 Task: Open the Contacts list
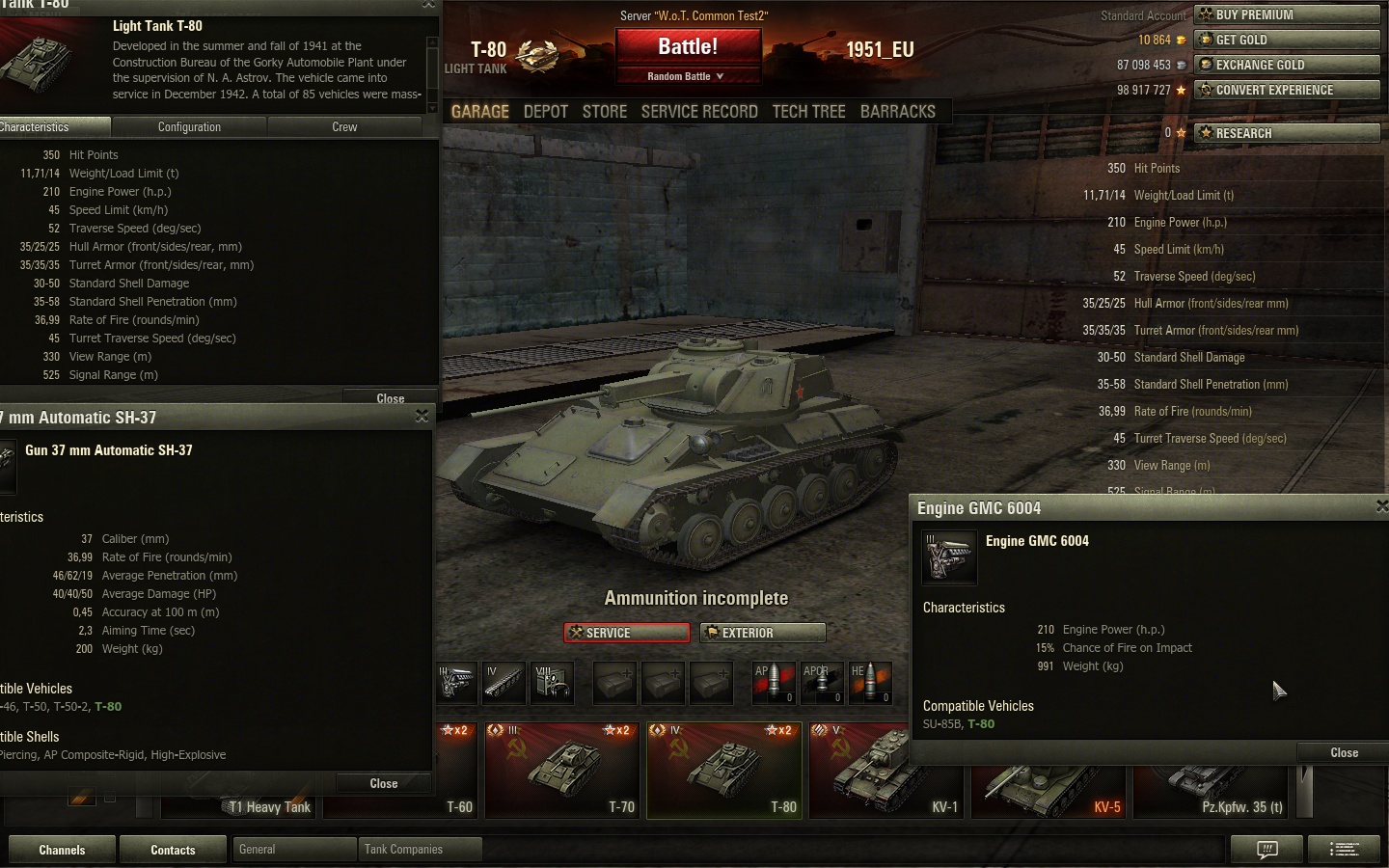(173, 850)
